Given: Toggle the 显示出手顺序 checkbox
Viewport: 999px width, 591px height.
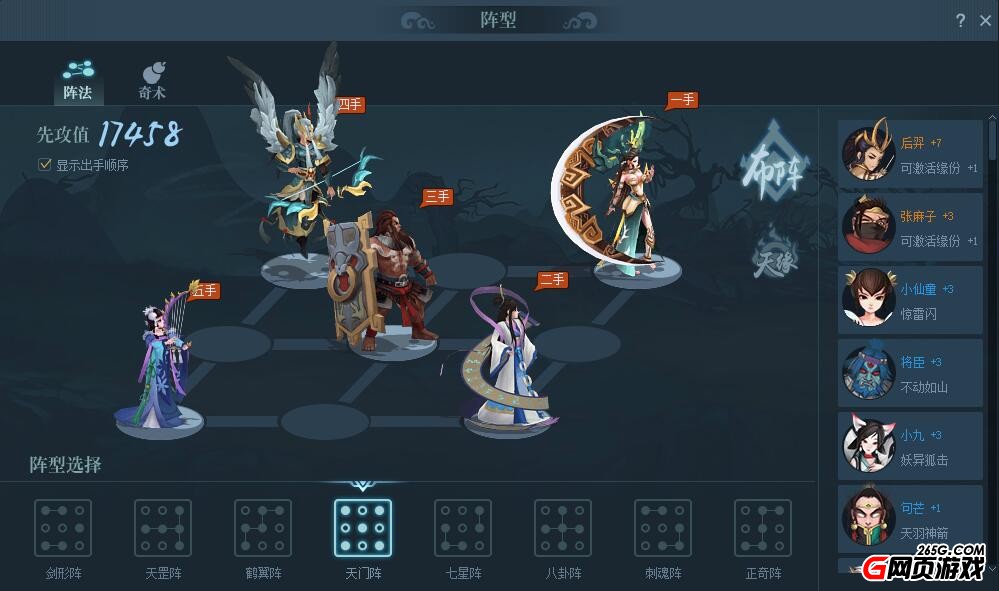Looking at the screenshot, I should click(44, 164).
